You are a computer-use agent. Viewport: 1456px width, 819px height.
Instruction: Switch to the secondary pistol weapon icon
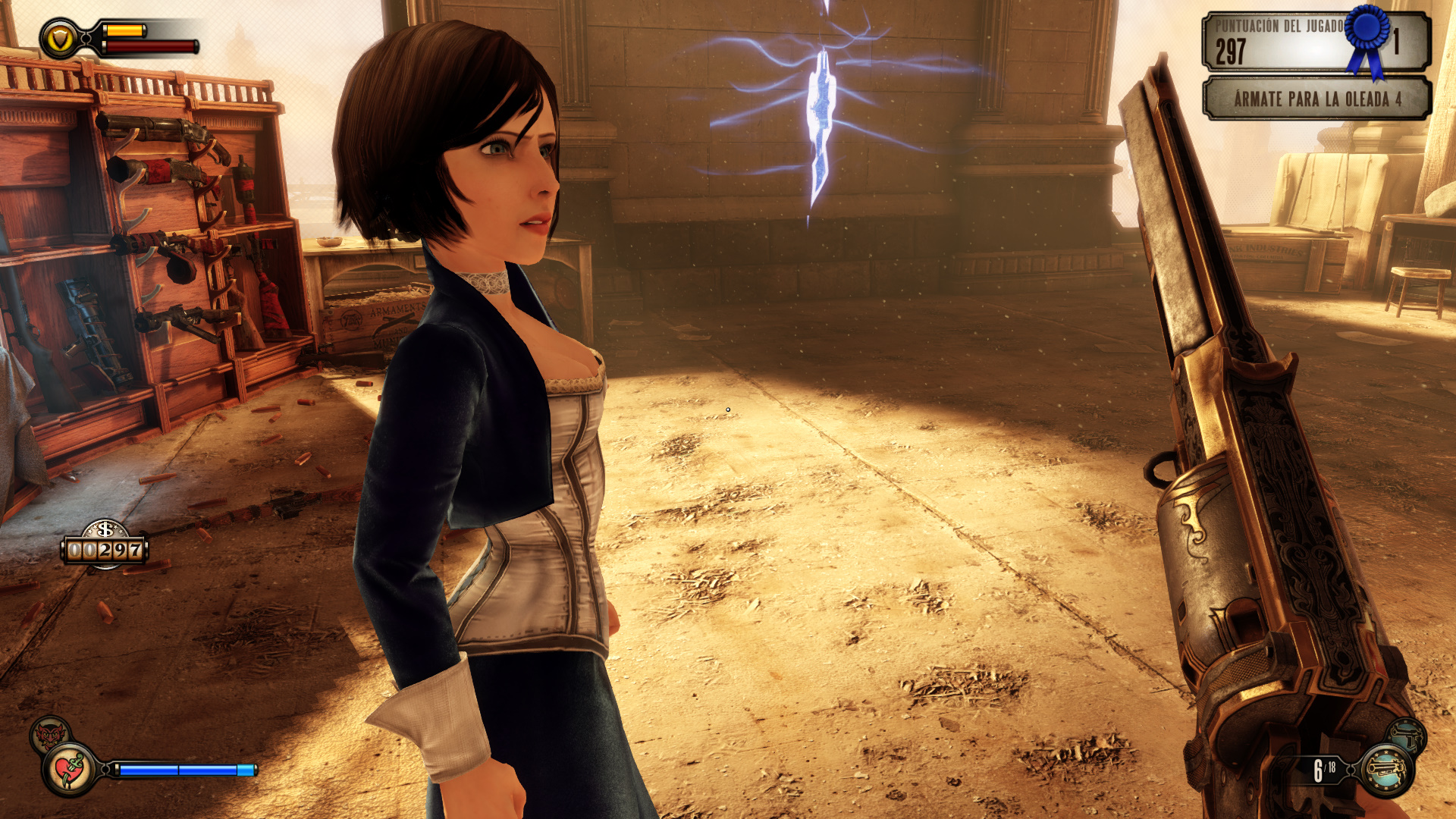[x=1408, y=736]
